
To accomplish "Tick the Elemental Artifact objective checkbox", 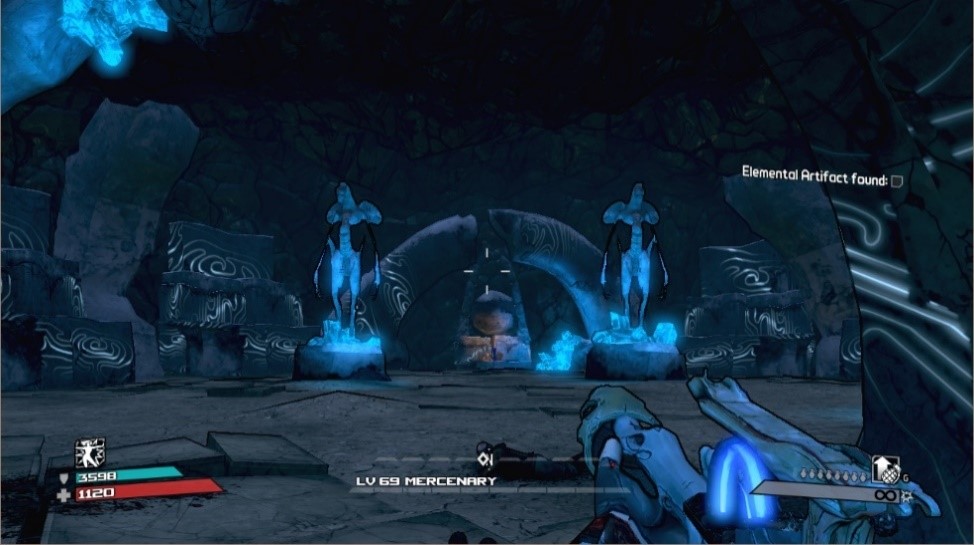I will click(897, 180).
